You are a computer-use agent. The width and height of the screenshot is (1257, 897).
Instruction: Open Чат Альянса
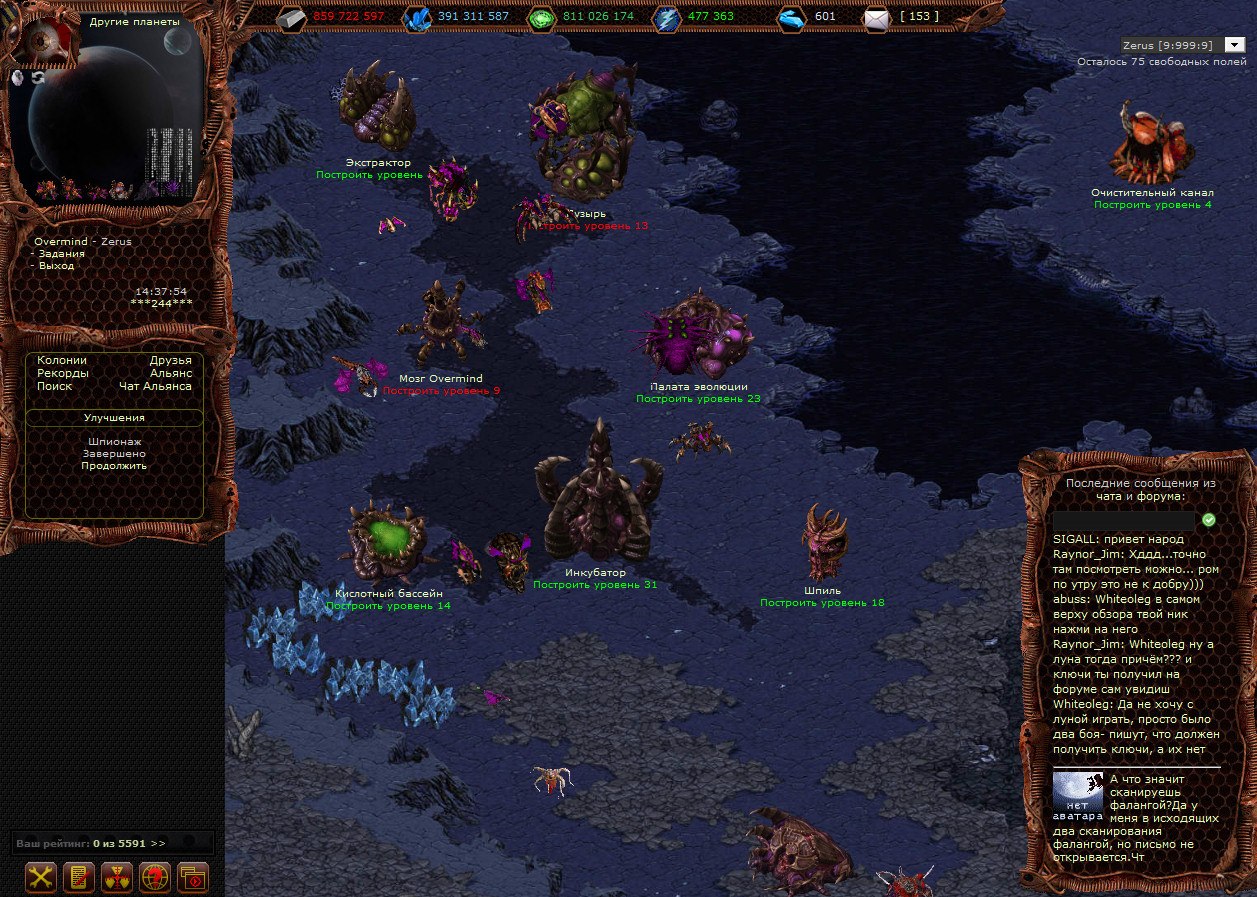click(x=155, y=386)
